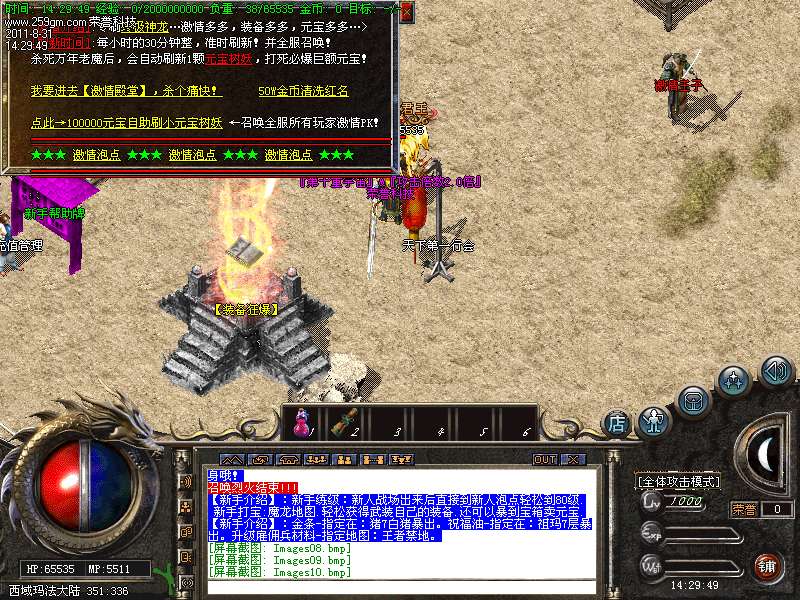Open the character figure round button

click(654, 418)
